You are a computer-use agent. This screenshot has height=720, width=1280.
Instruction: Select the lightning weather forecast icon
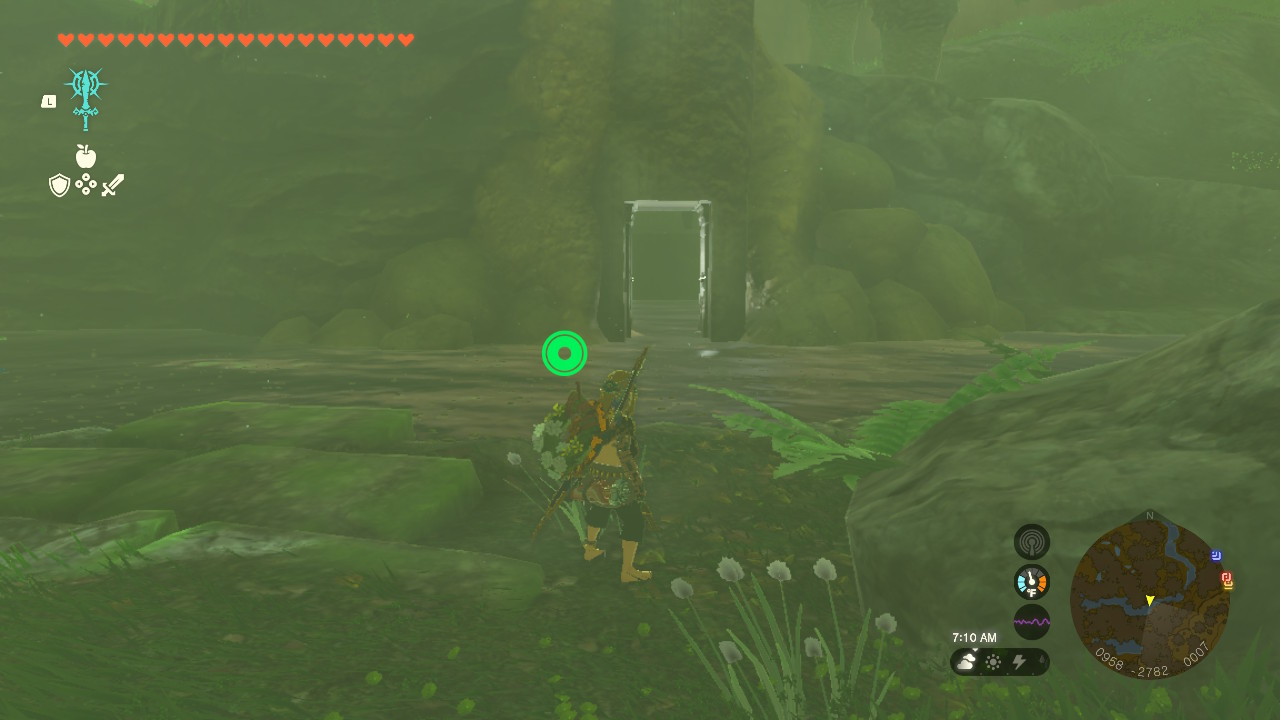tap(1020, 660)
